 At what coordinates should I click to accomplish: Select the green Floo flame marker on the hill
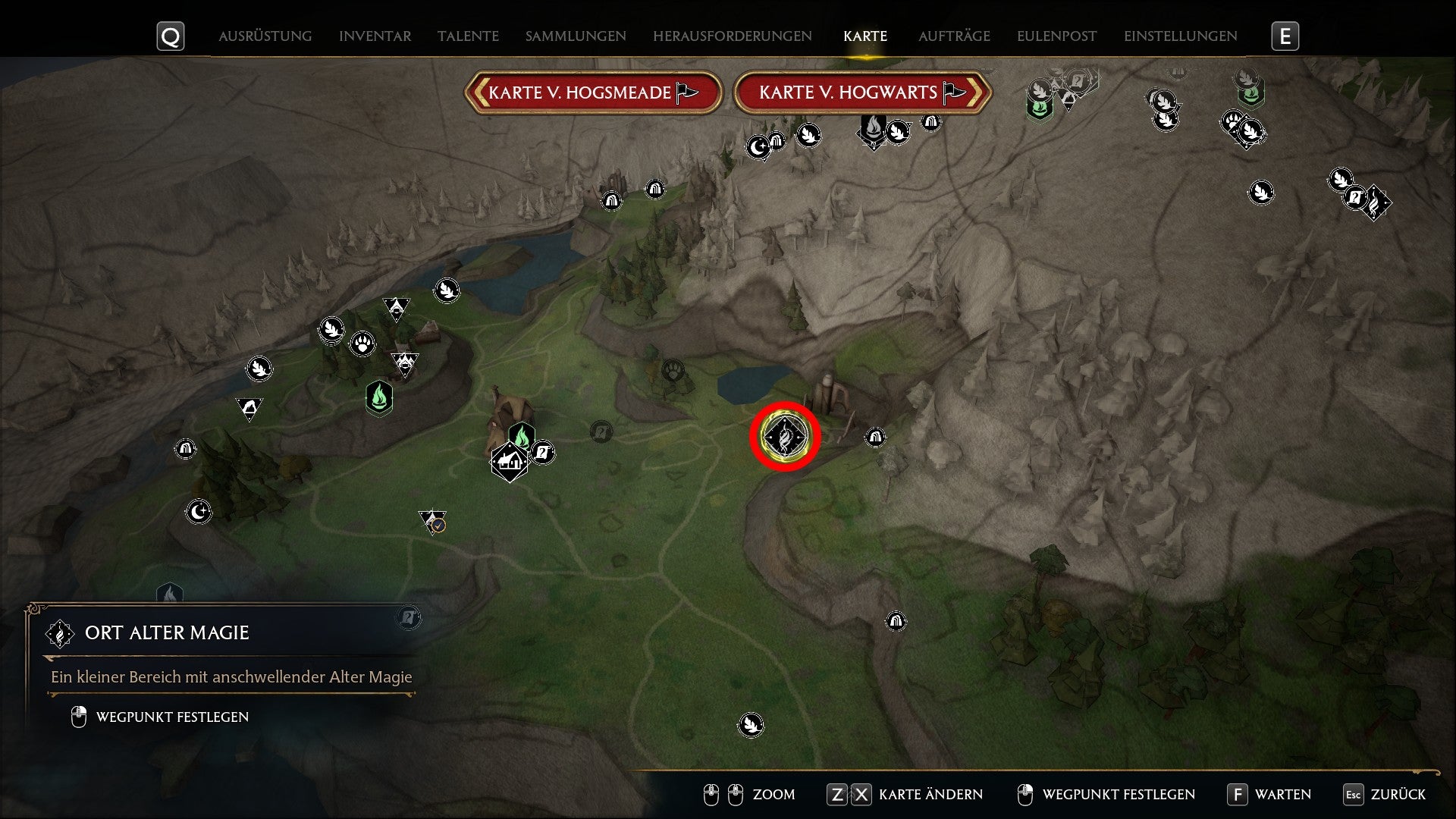379,397
